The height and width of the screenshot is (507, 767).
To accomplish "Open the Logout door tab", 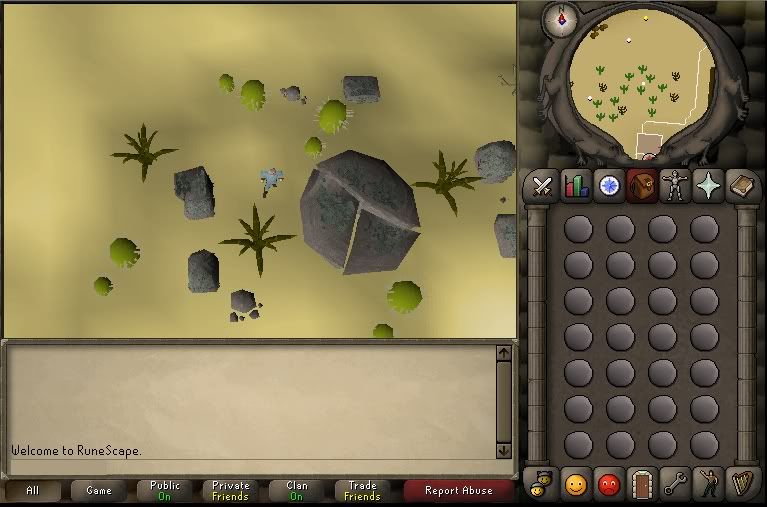I will click(642, 485).
